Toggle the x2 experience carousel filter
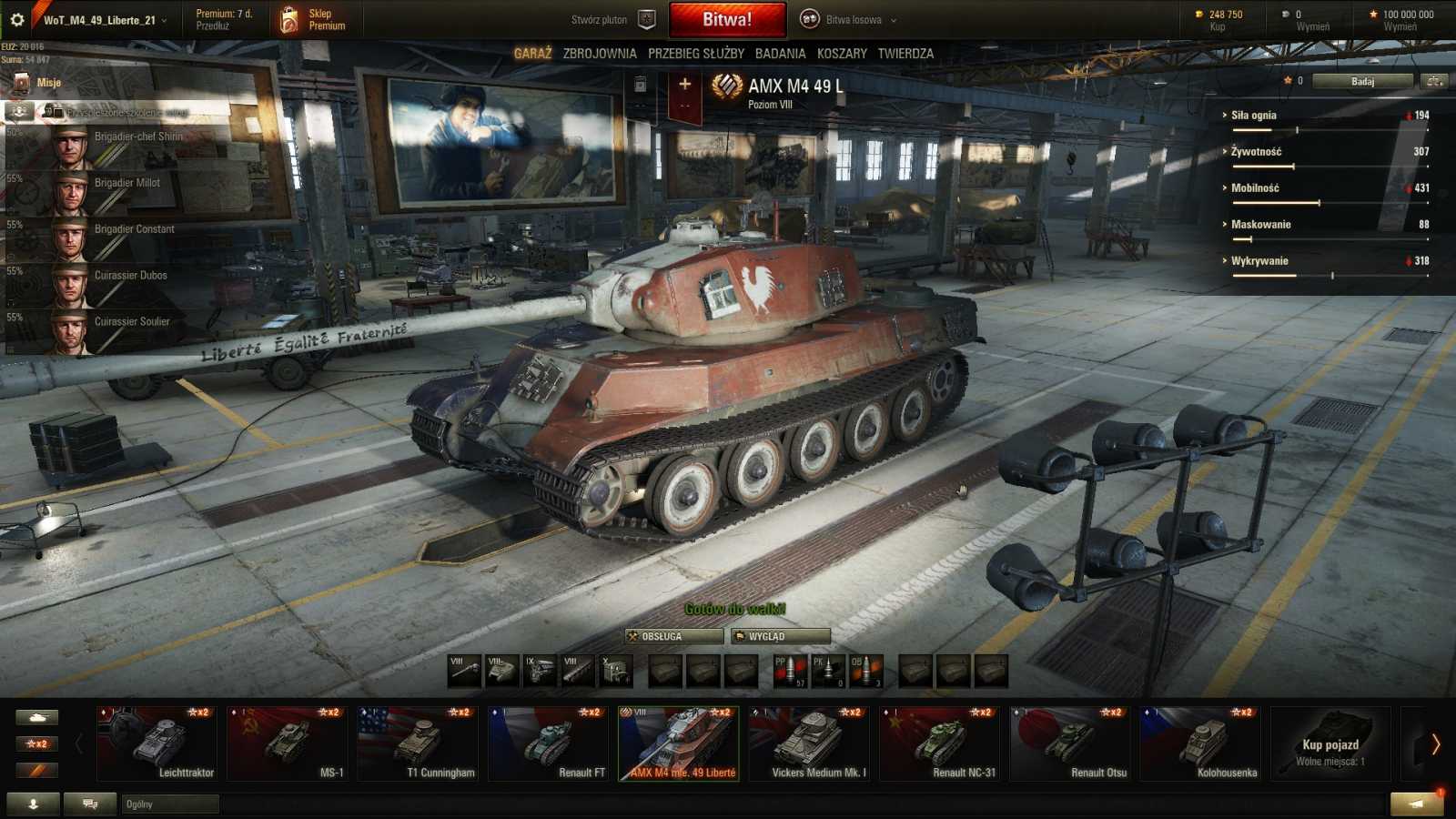This screenshot has width=1456, height=819. click(36, 743)
